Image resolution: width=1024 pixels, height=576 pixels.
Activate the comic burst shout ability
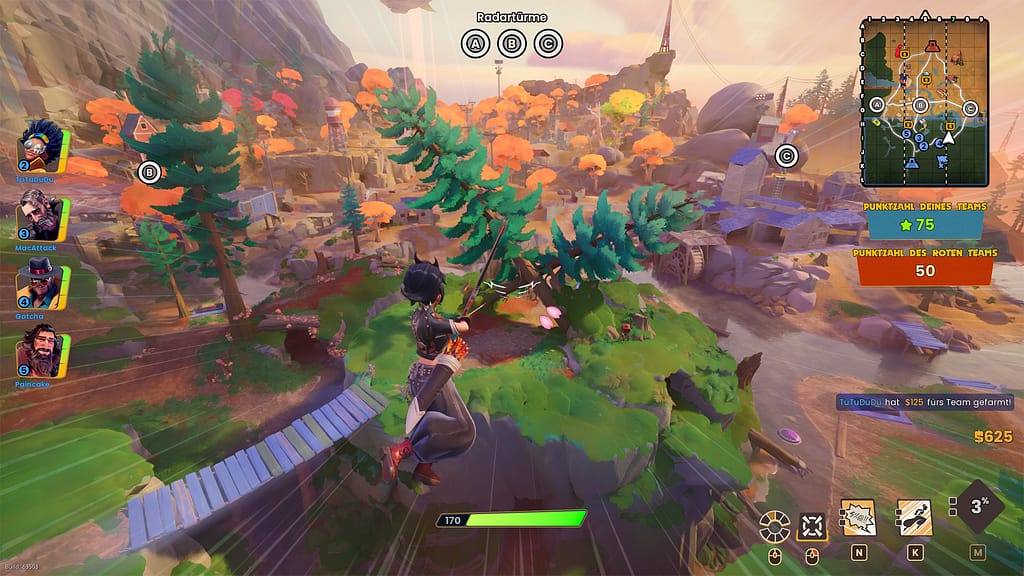(x=858, y=516)
